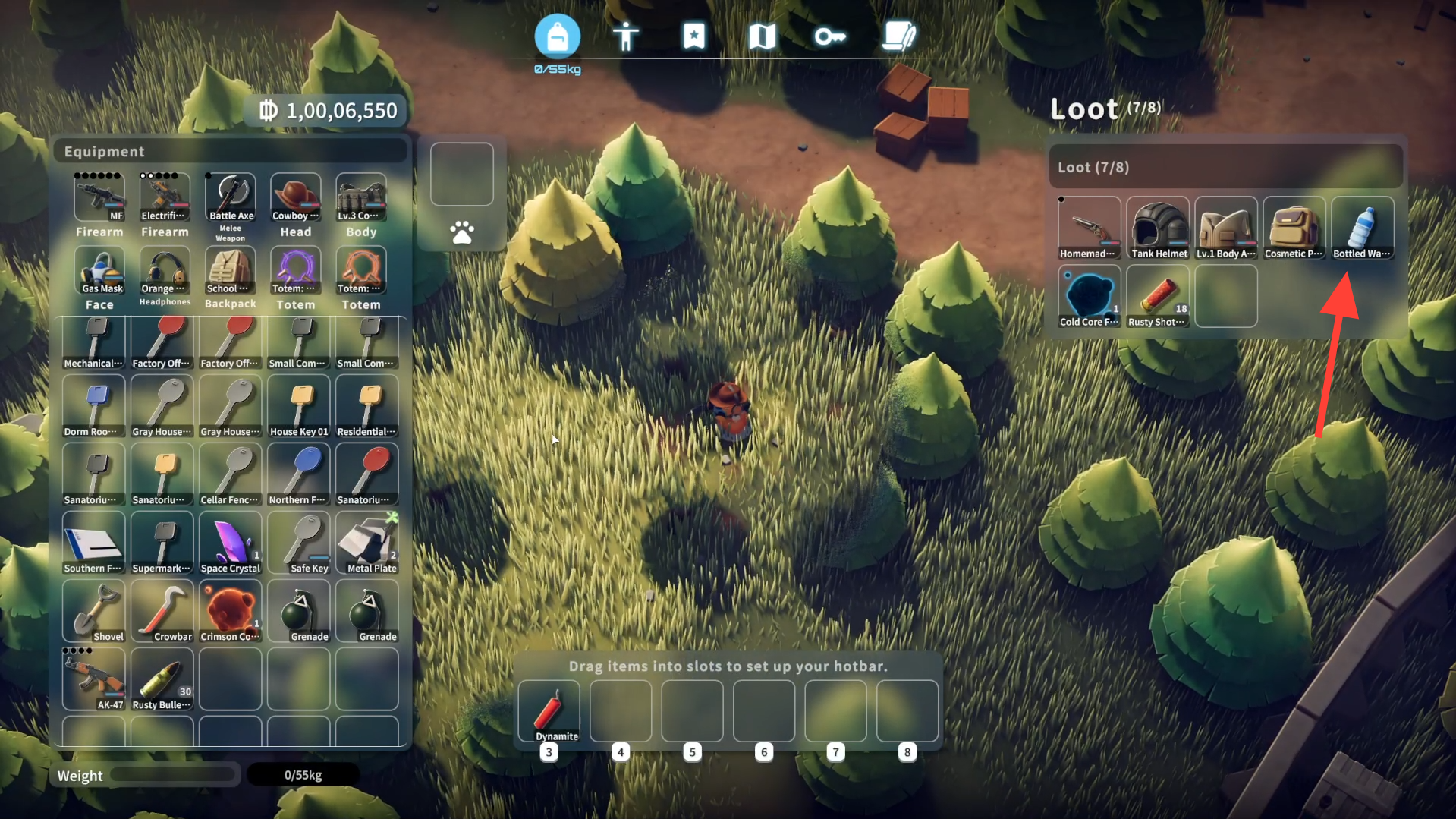Click the paw print pet button
Viewport: 1456px width, 819px height.
pyautogui.click(x=462, y=232)
